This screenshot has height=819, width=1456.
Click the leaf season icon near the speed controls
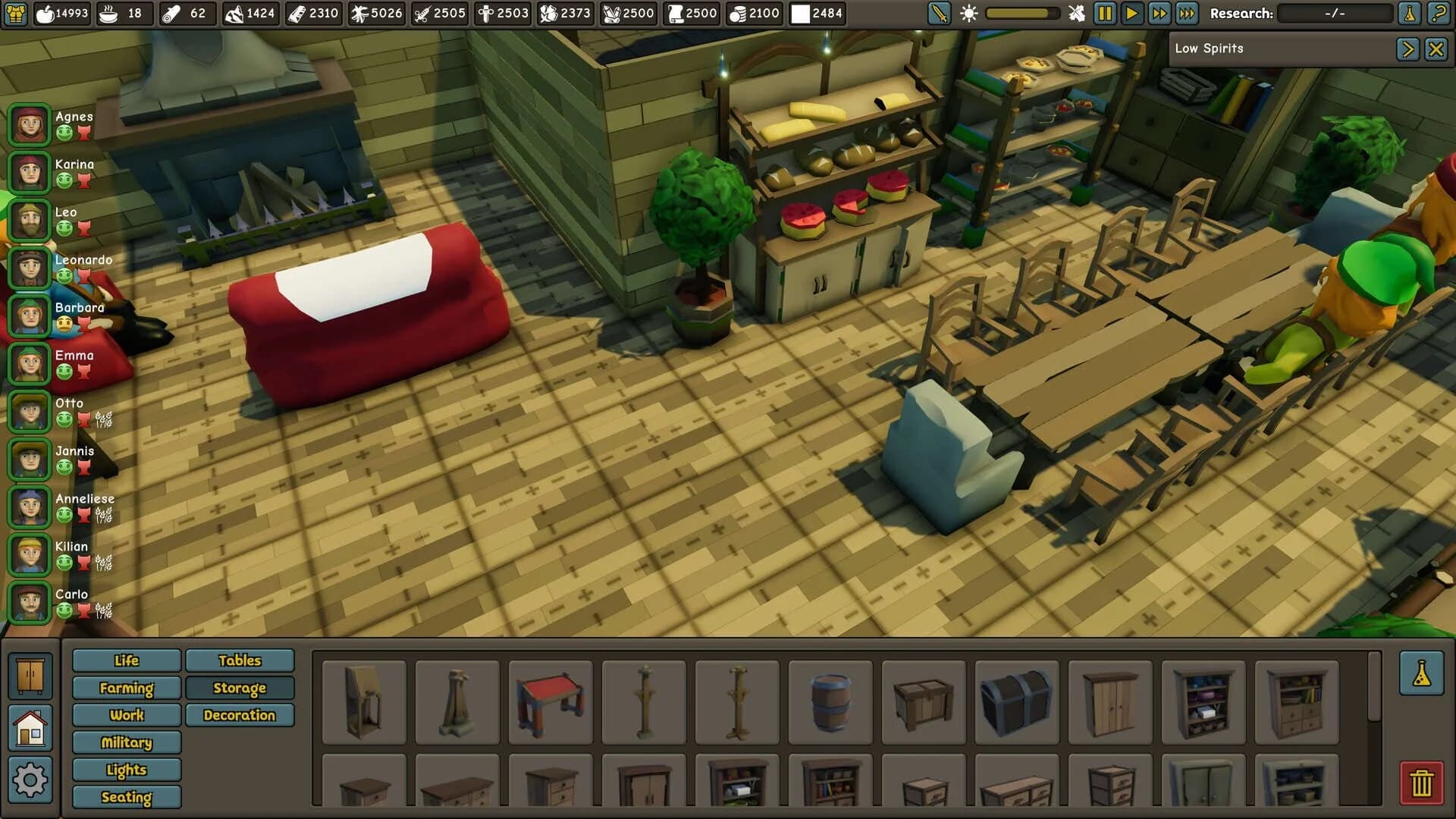click(1076, 13)
